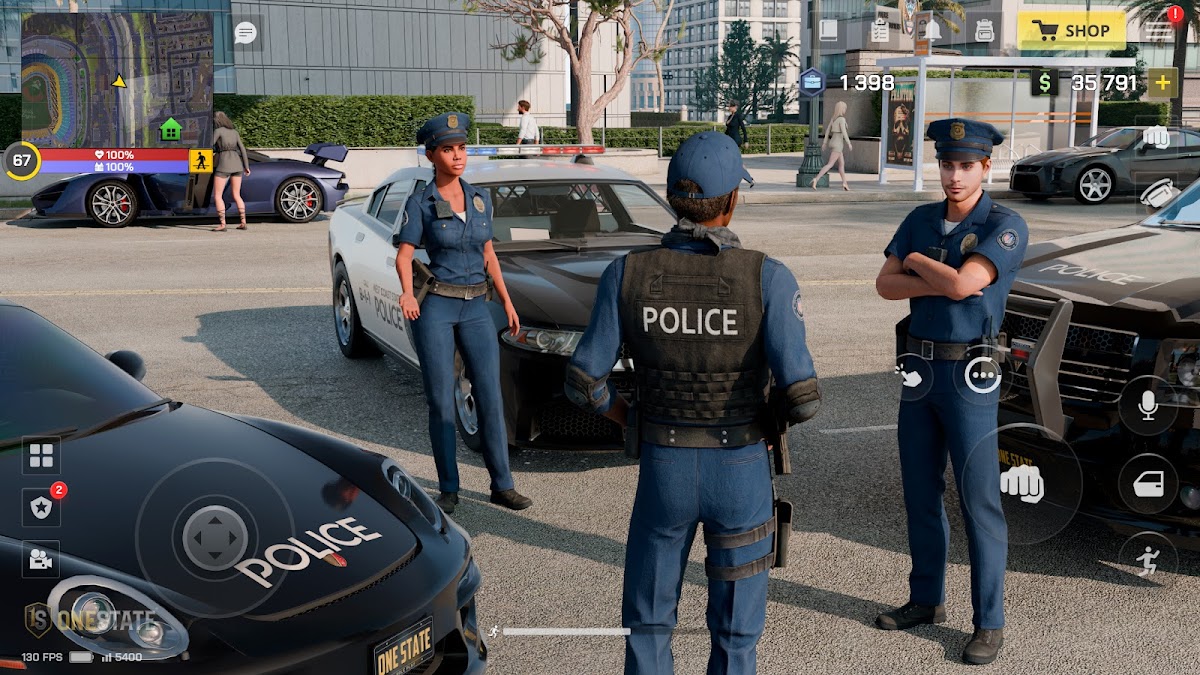The image size is (1200, 675).
Task: Open the three-dots interaction bubble
Action: (983, 376)
